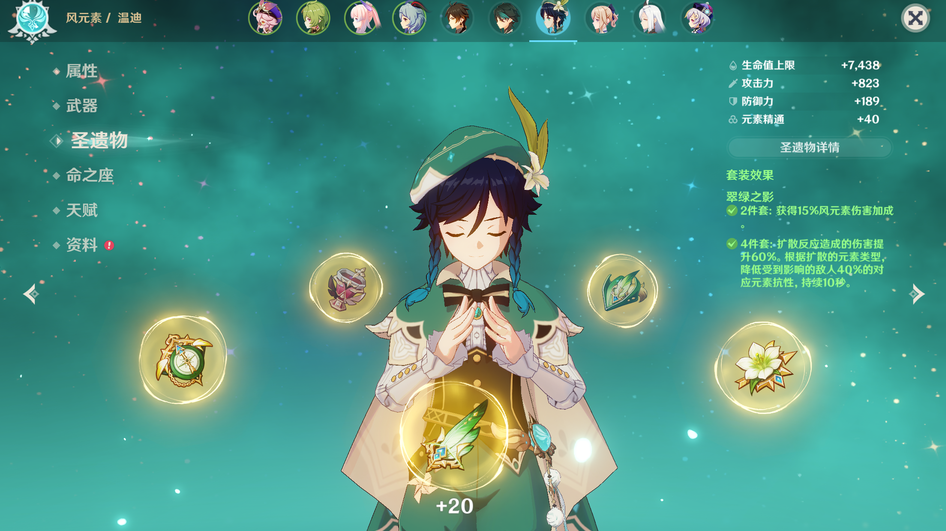Select the green circlet artifact slot

click(622, 290)
